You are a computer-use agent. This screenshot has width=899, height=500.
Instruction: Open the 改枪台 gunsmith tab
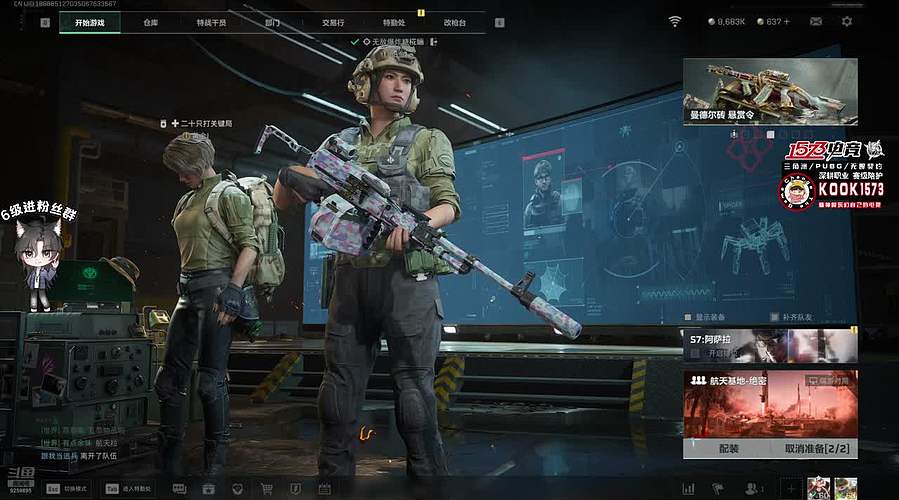coord(454,21)
